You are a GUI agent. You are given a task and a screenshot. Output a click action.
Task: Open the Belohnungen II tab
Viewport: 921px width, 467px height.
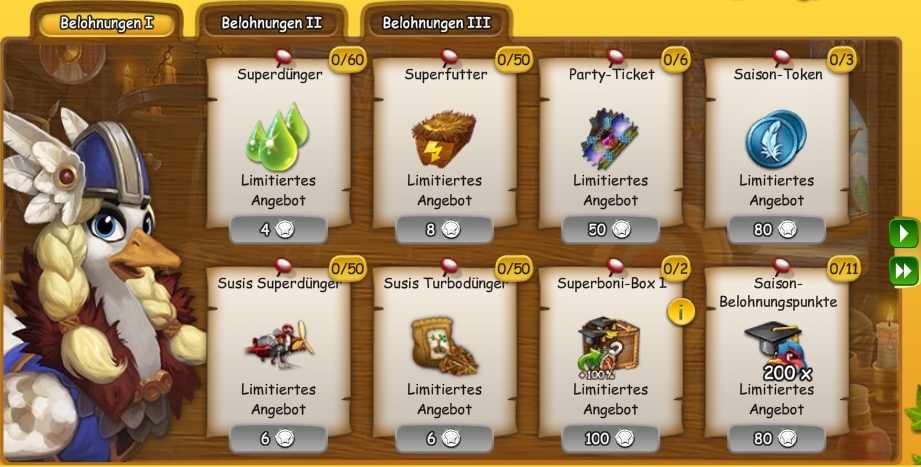(272, 22)
